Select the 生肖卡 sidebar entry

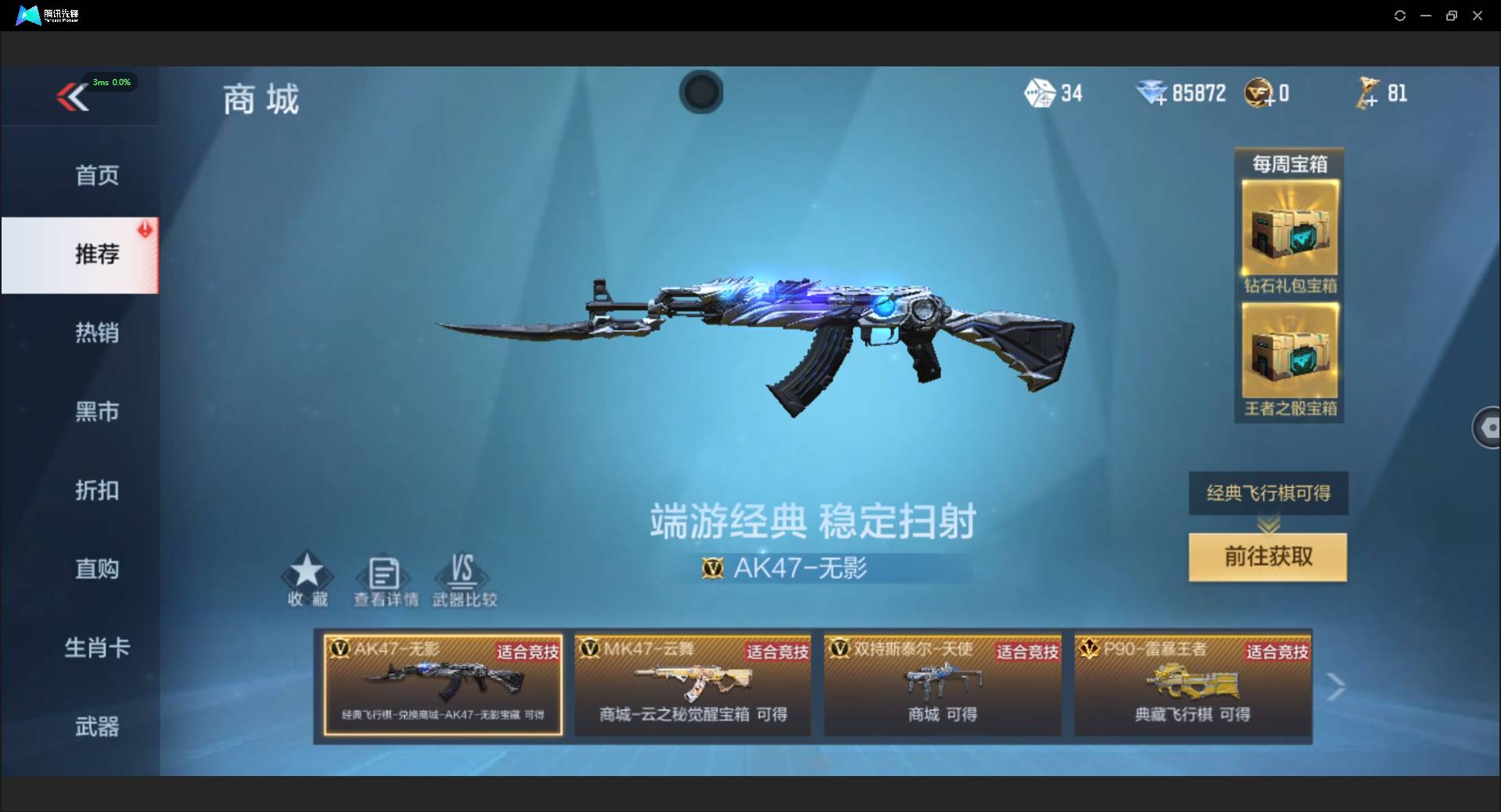click(95, 648)
